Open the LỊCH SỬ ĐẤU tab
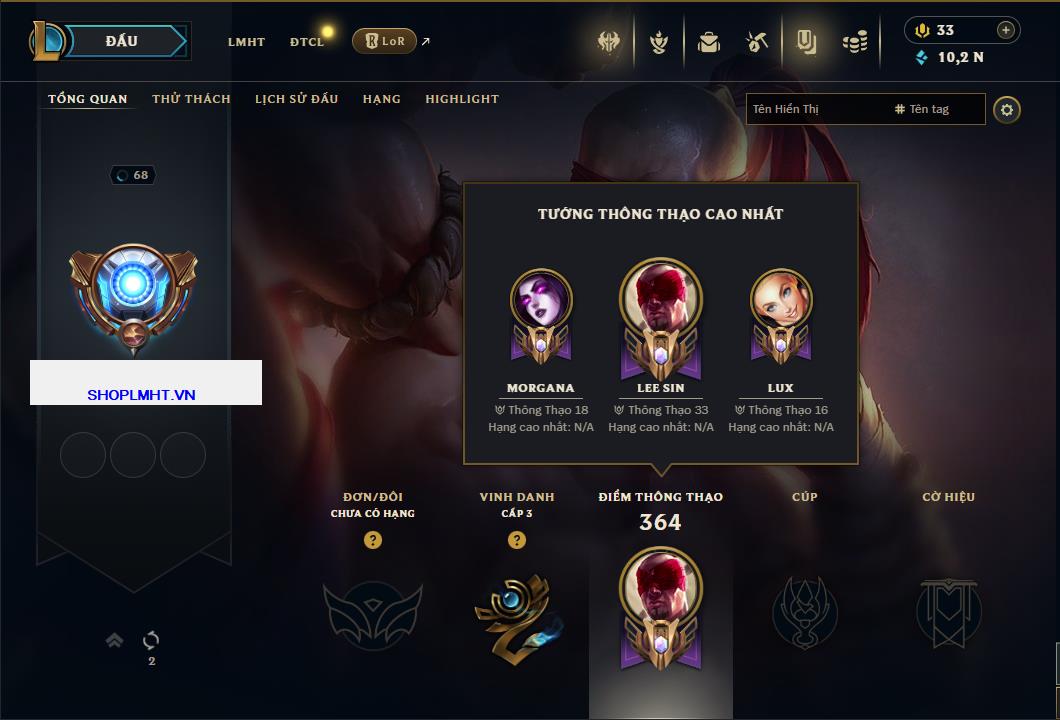Image resolution: width=1060 pixels, height=720 pixels. [x=296, y=99]
